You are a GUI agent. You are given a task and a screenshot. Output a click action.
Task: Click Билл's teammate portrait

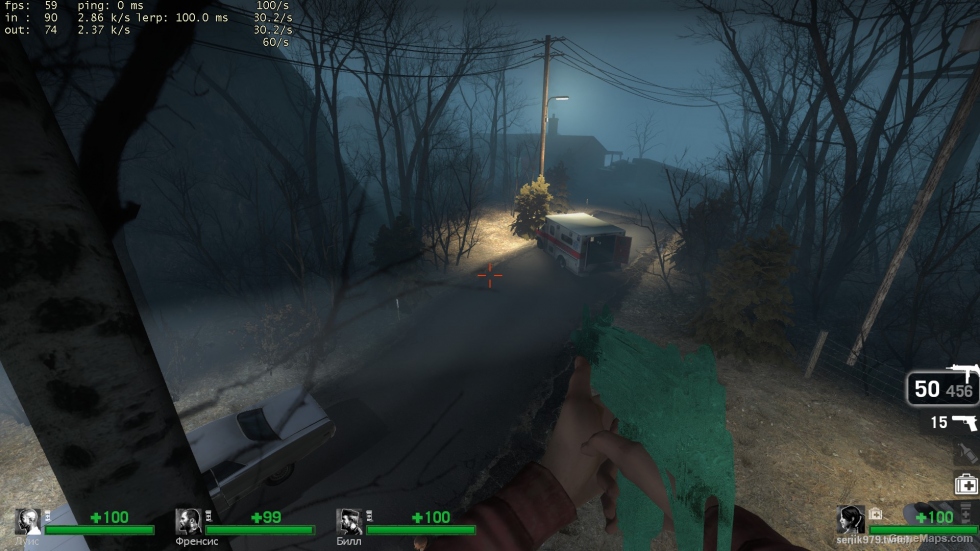pos(349,521)
